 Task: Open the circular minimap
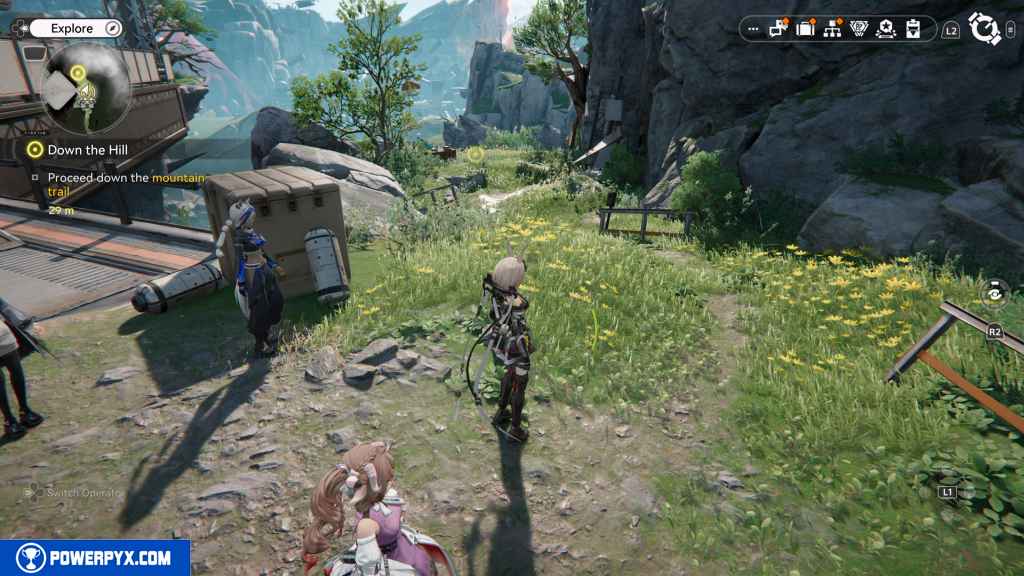pos(86,88)
